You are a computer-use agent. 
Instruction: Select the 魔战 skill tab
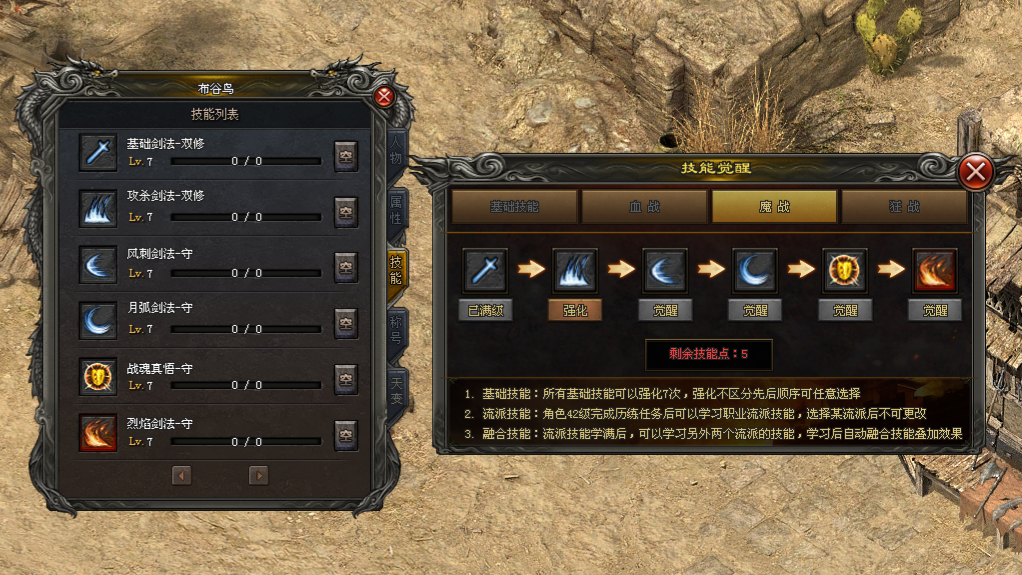pos(774,207)
